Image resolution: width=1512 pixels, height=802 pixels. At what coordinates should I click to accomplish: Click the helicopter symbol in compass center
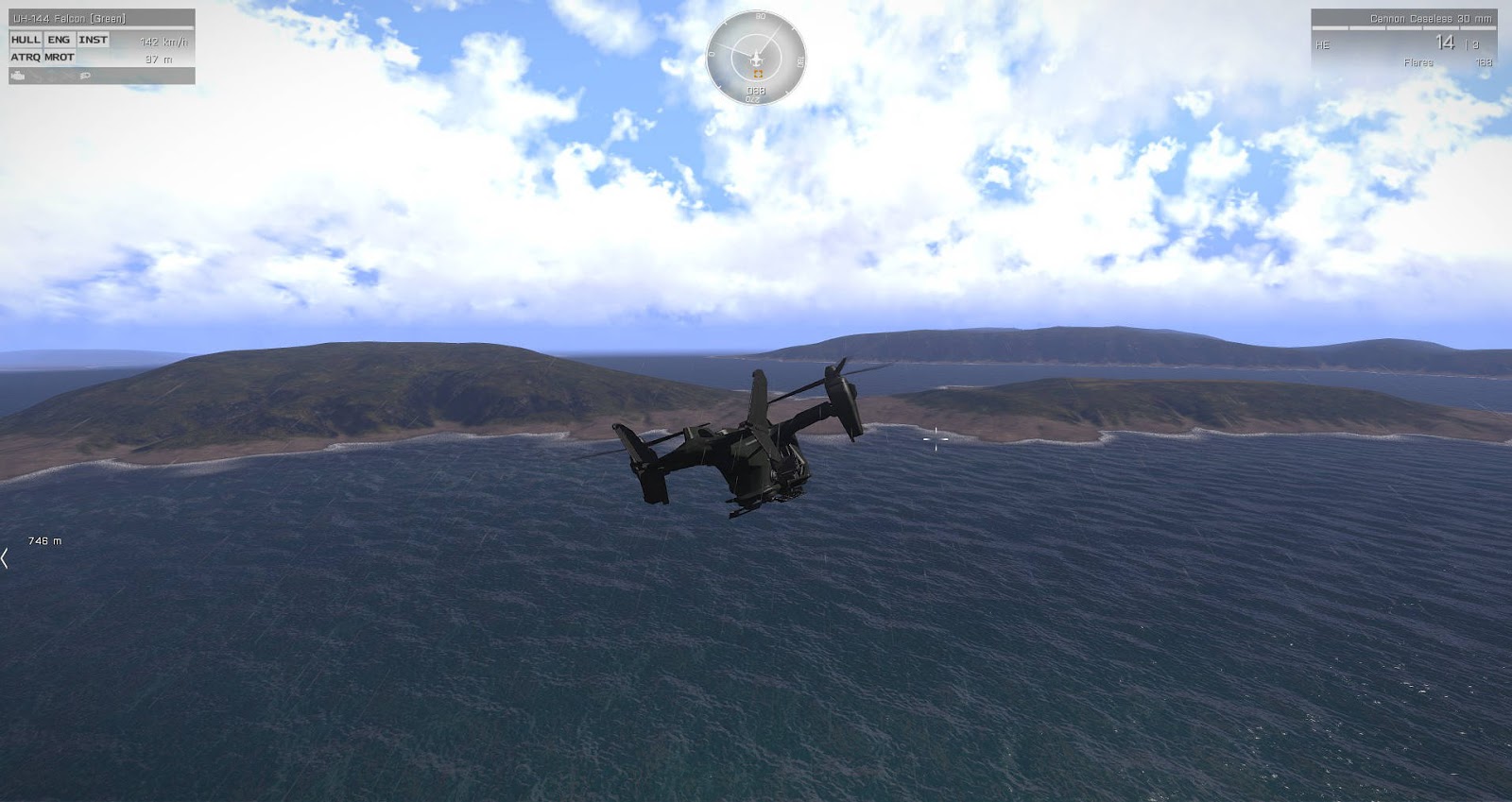(756, 57)
